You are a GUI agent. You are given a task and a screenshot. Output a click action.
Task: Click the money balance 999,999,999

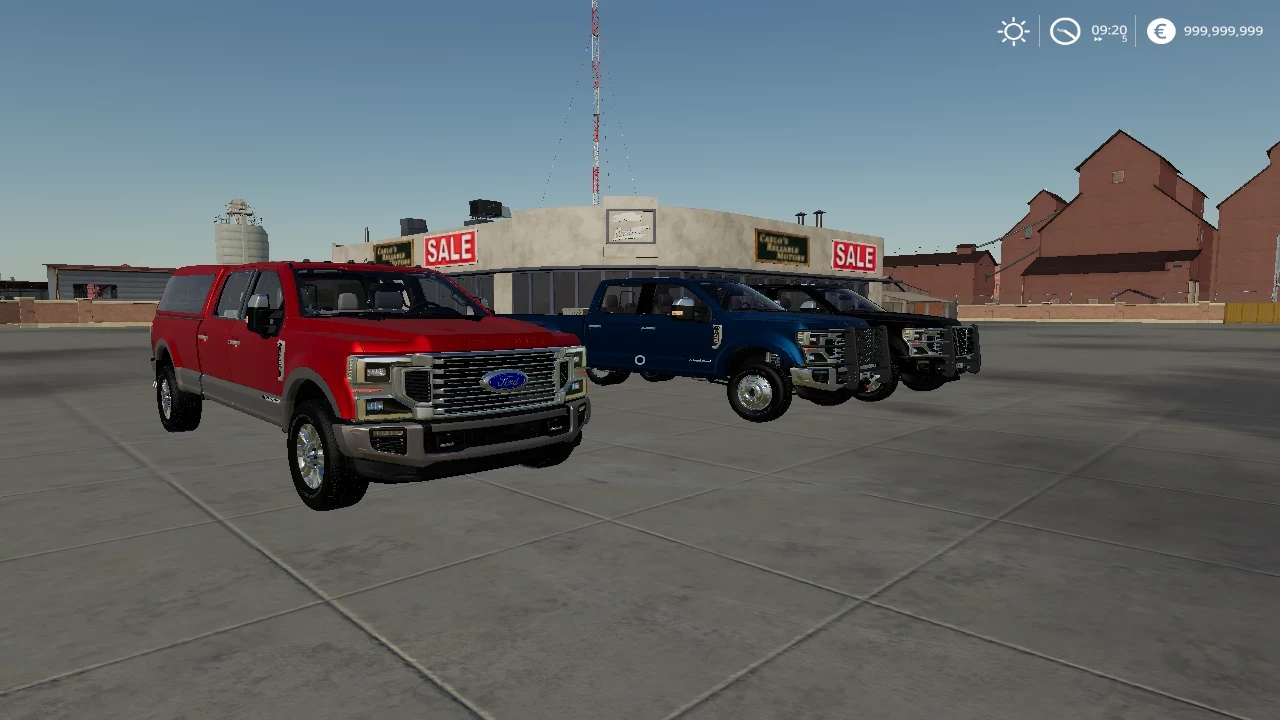(1222, 32)
